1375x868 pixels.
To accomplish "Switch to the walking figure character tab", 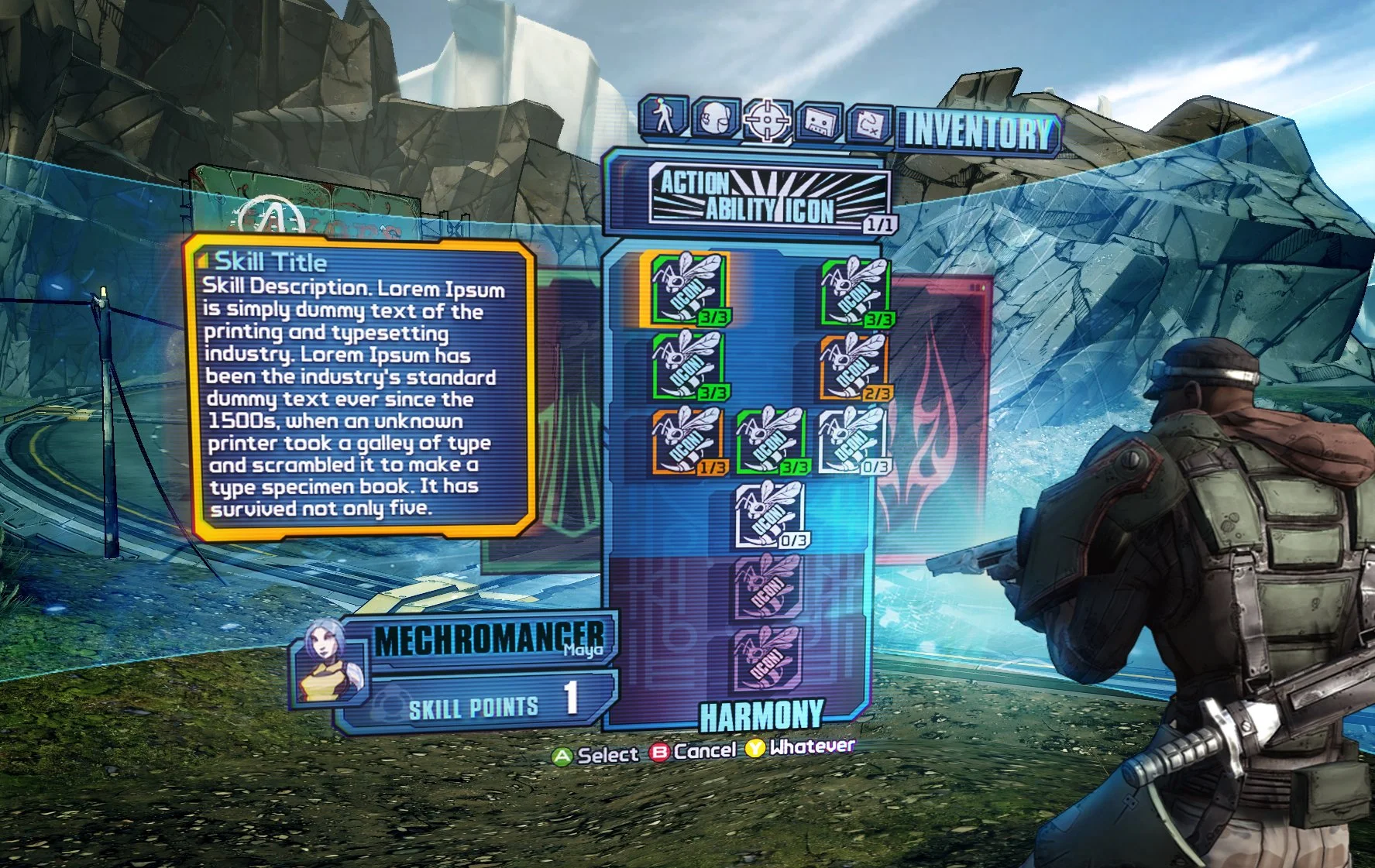I will click(x=663, y=116).
